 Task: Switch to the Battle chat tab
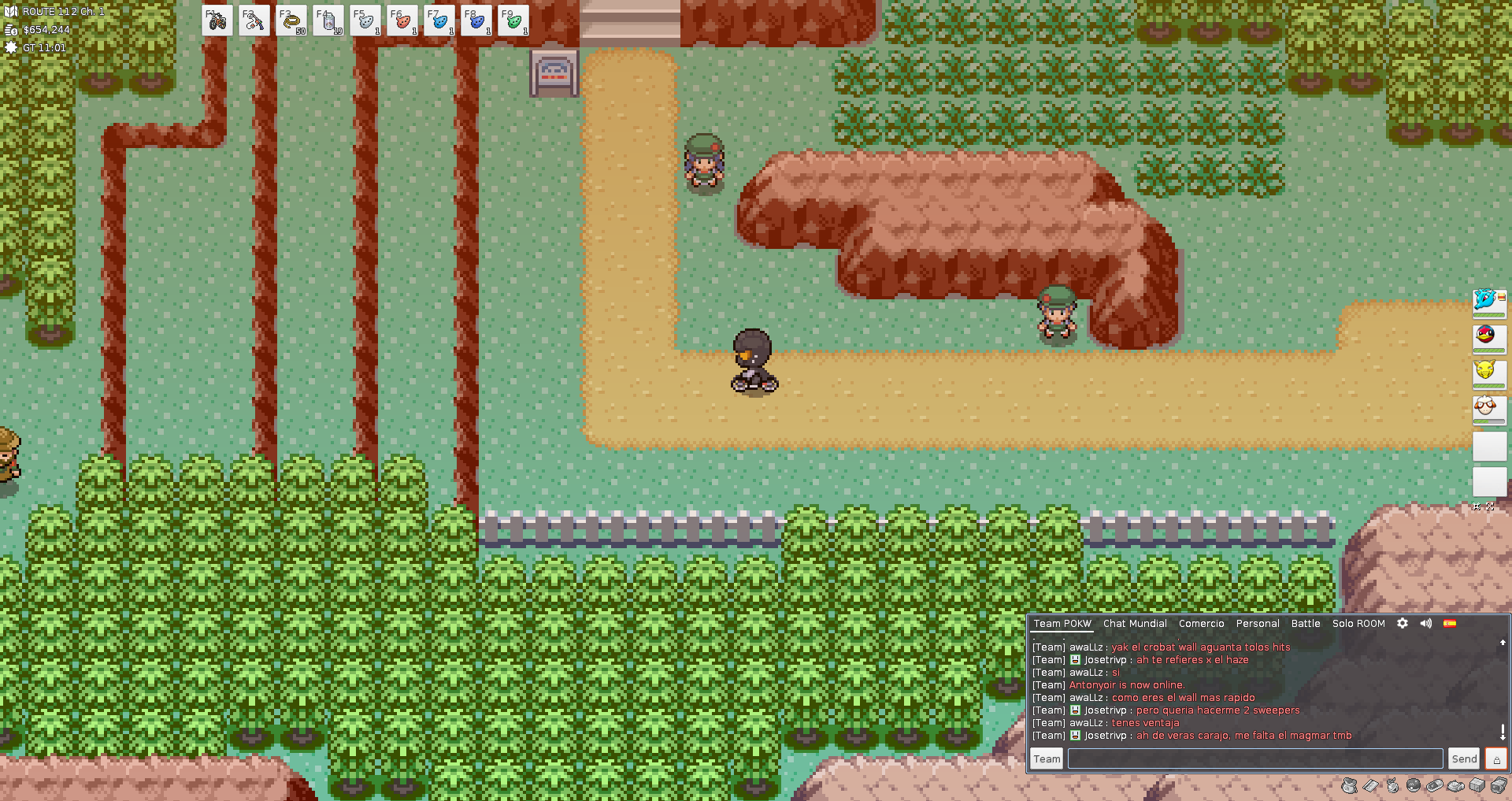(x=1305, y=623)
